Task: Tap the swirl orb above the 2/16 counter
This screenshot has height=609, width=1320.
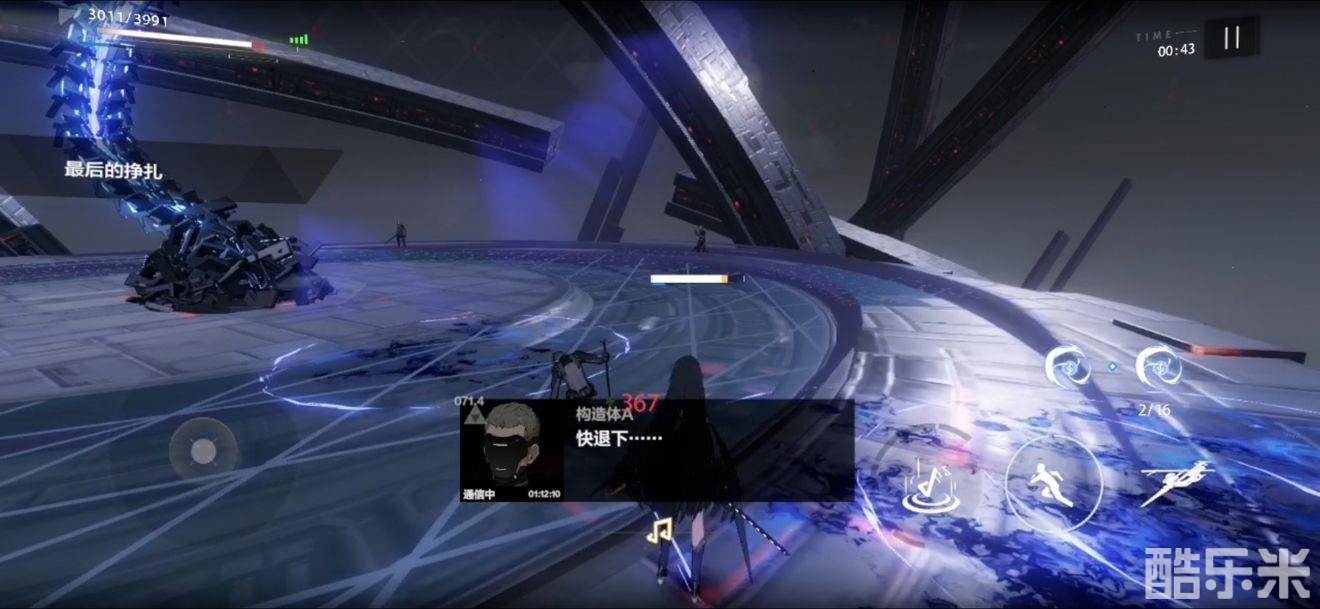Action: [x=1159, y=367]
